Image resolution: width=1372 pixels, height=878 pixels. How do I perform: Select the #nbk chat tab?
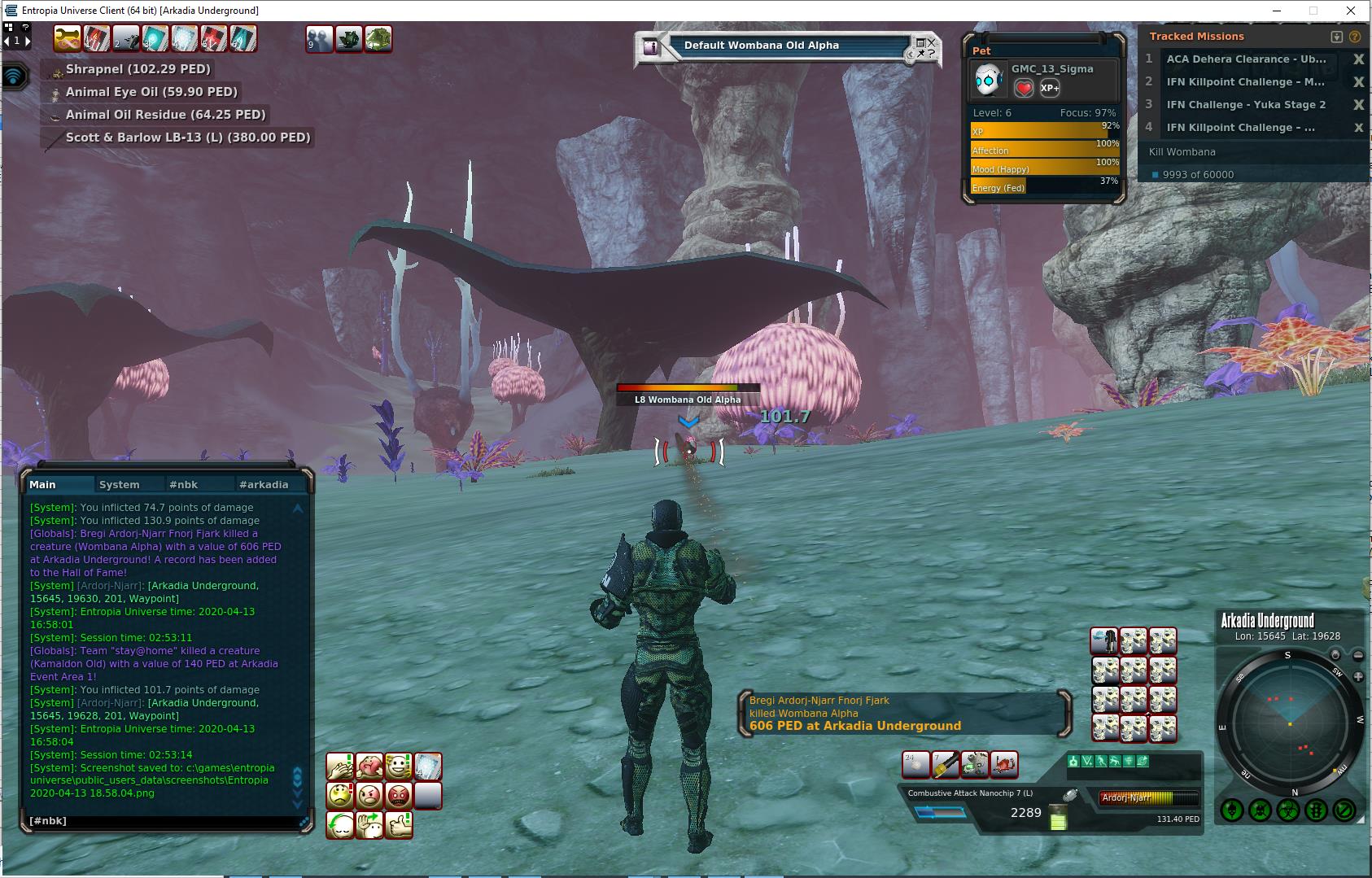[x=184, y=484]
